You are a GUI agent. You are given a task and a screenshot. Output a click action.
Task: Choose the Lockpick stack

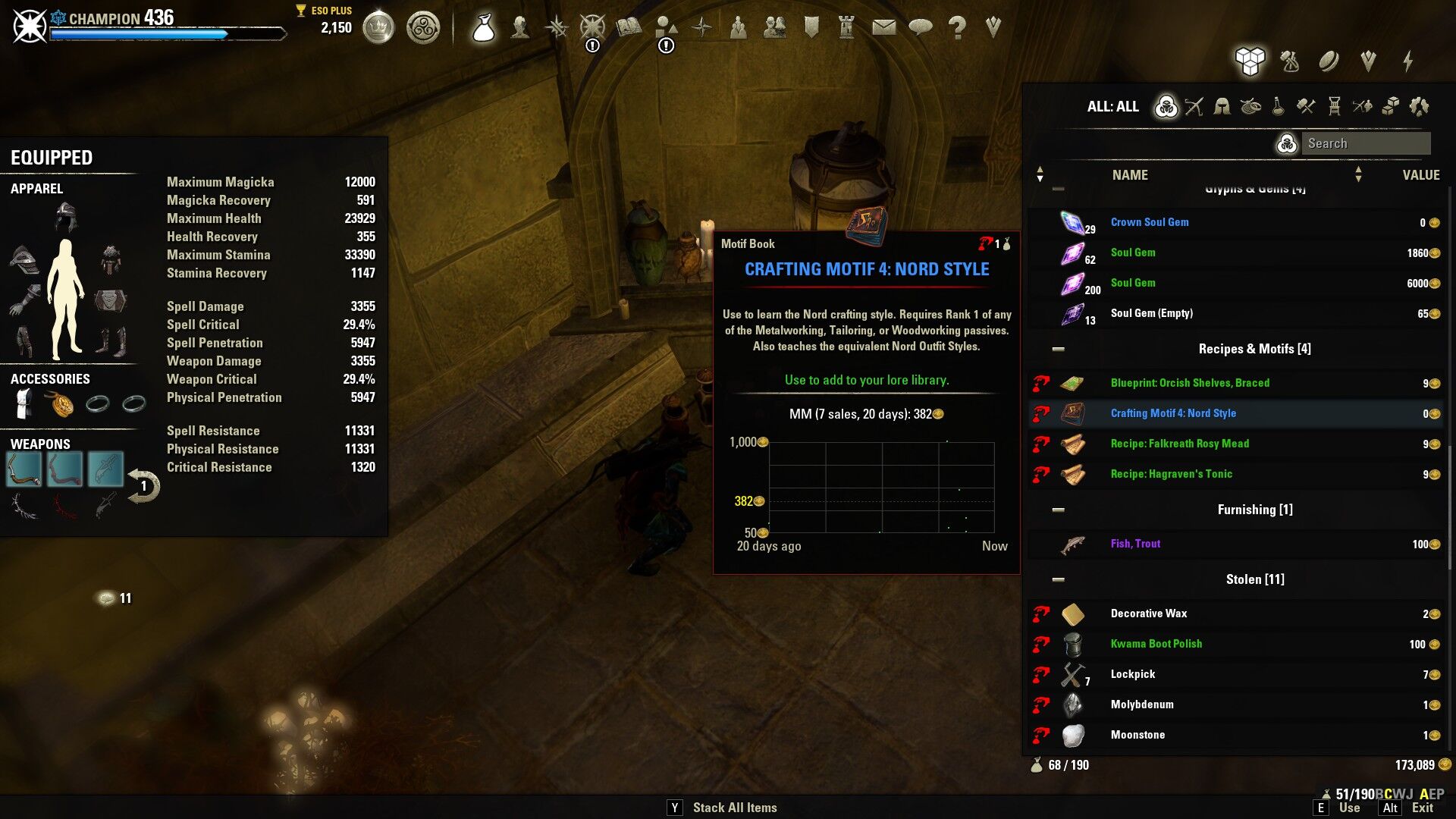[x=1132, y=674]
